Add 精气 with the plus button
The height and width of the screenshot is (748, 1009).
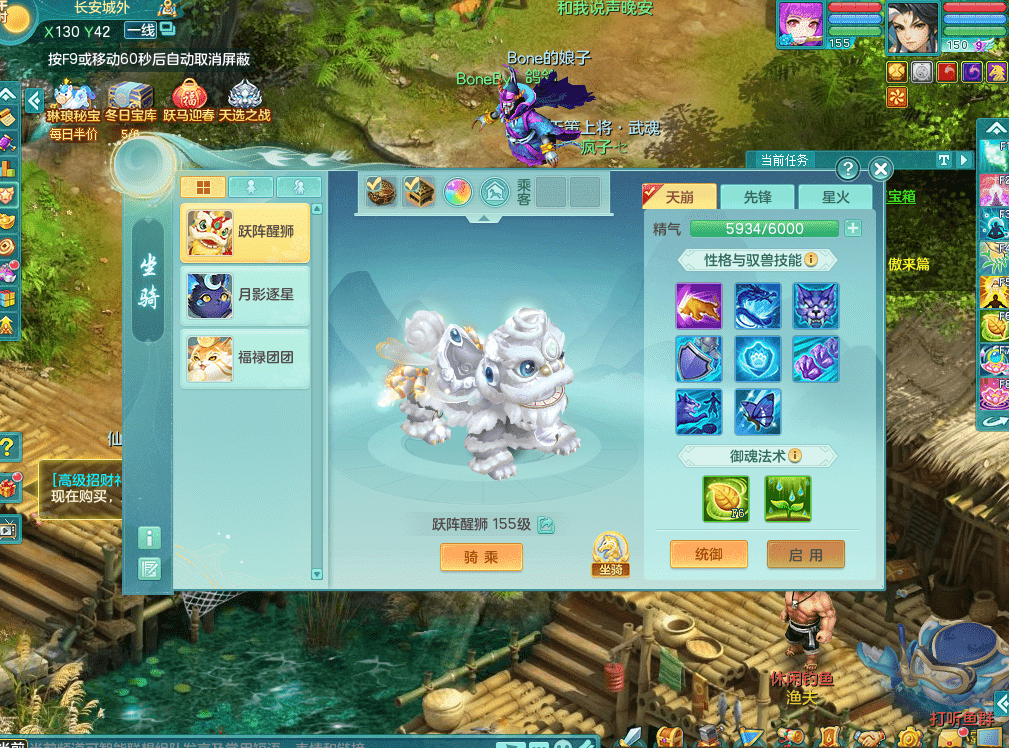coord(853,229)
